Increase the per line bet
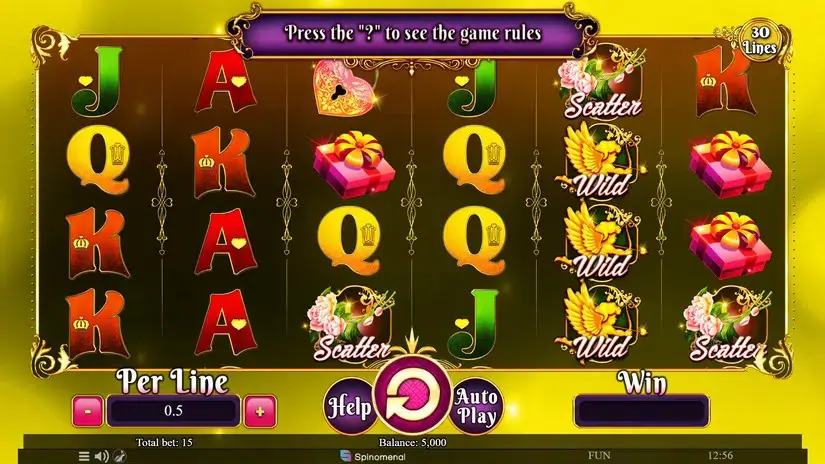 (260, 410)
